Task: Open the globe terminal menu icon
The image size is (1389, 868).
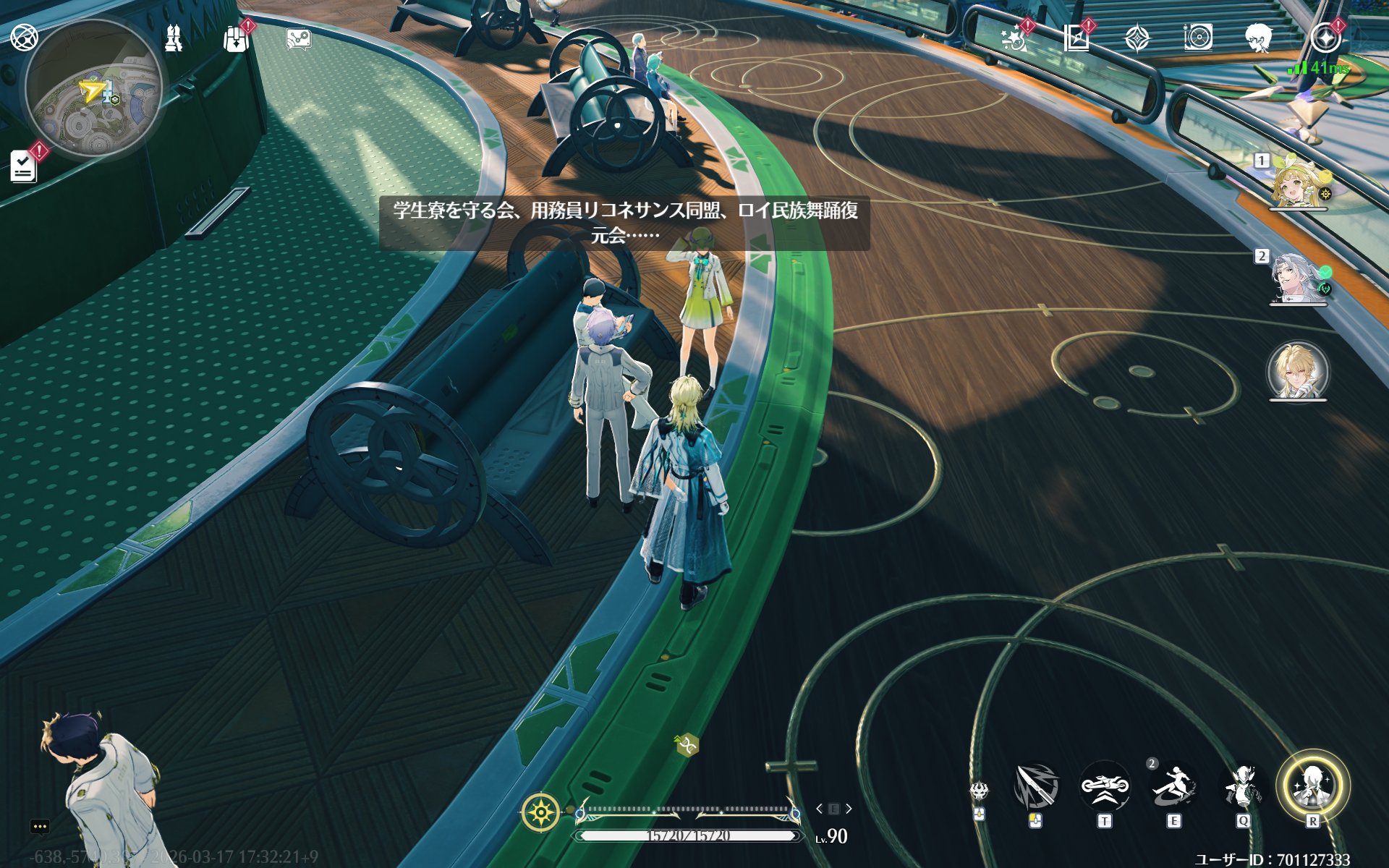Action: (24, 37)
